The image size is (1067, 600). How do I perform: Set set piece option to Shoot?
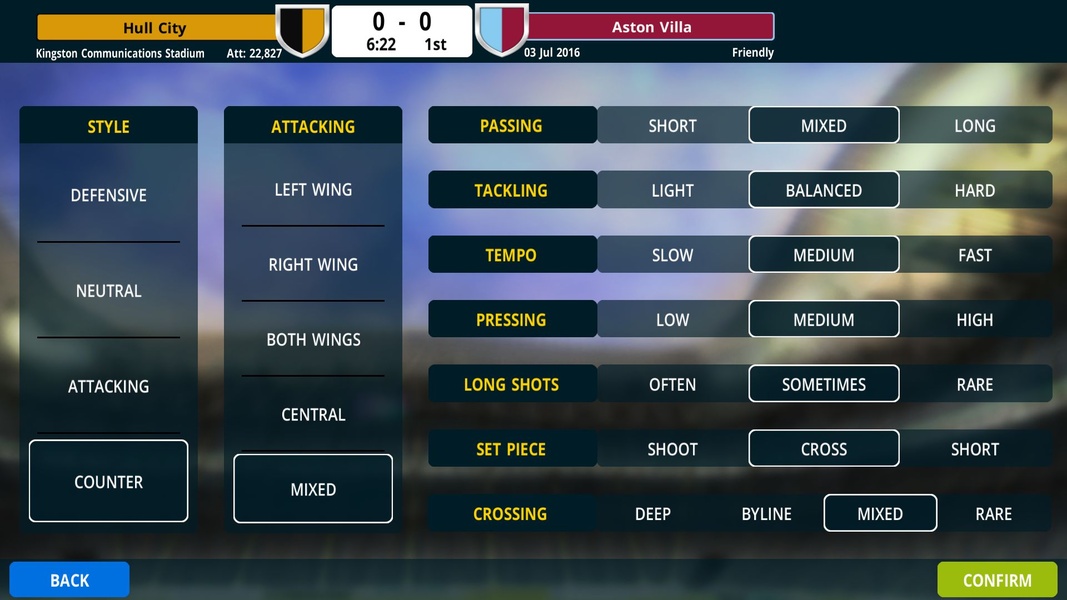672,449
